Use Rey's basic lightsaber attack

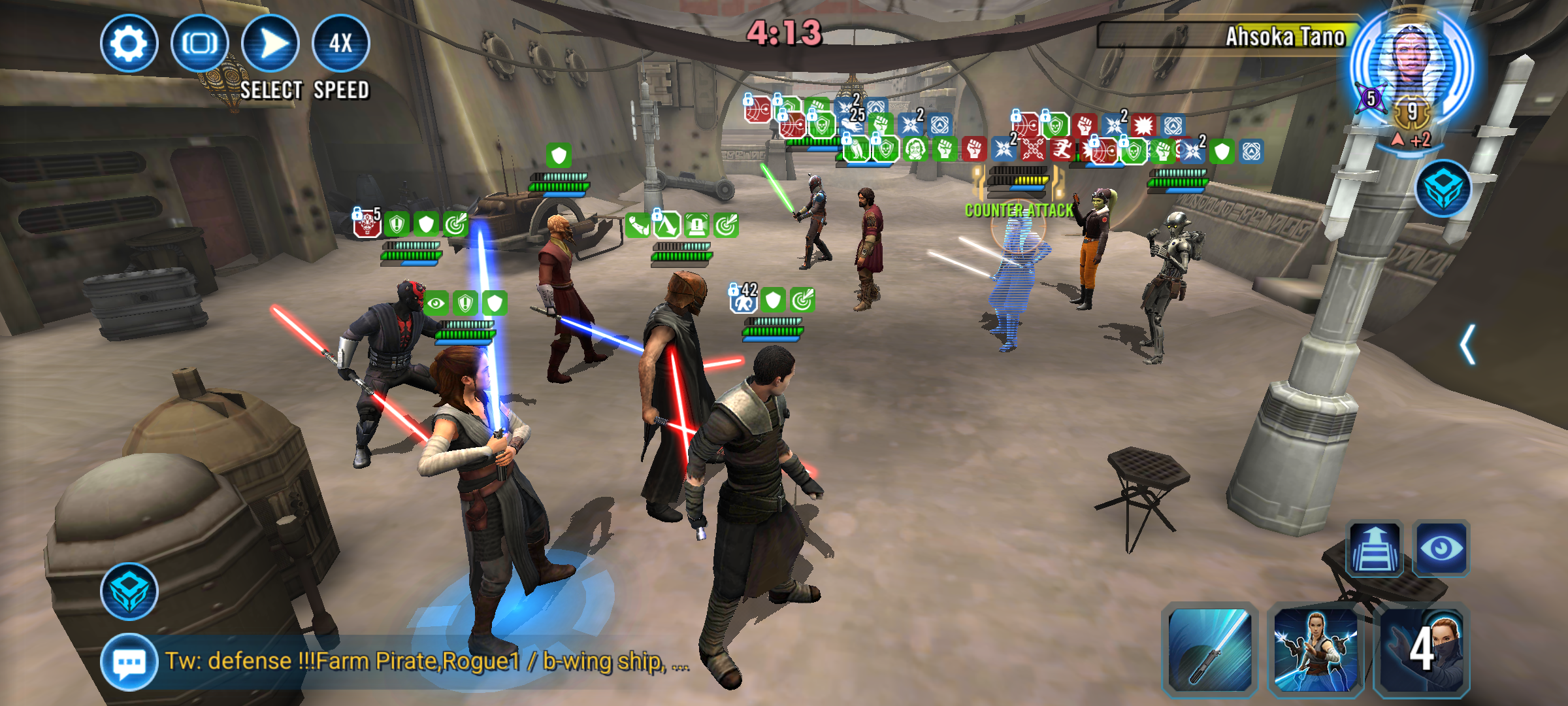(1210, 649)
